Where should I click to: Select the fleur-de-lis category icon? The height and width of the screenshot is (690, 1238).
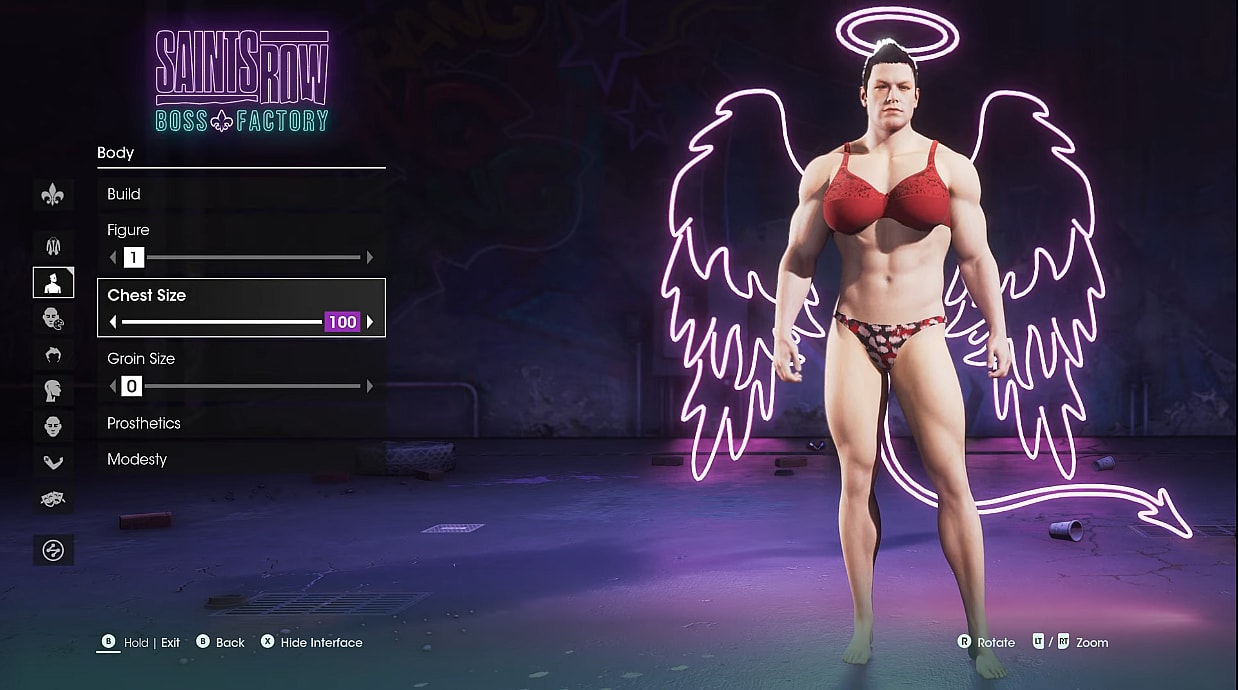(53, 195)
